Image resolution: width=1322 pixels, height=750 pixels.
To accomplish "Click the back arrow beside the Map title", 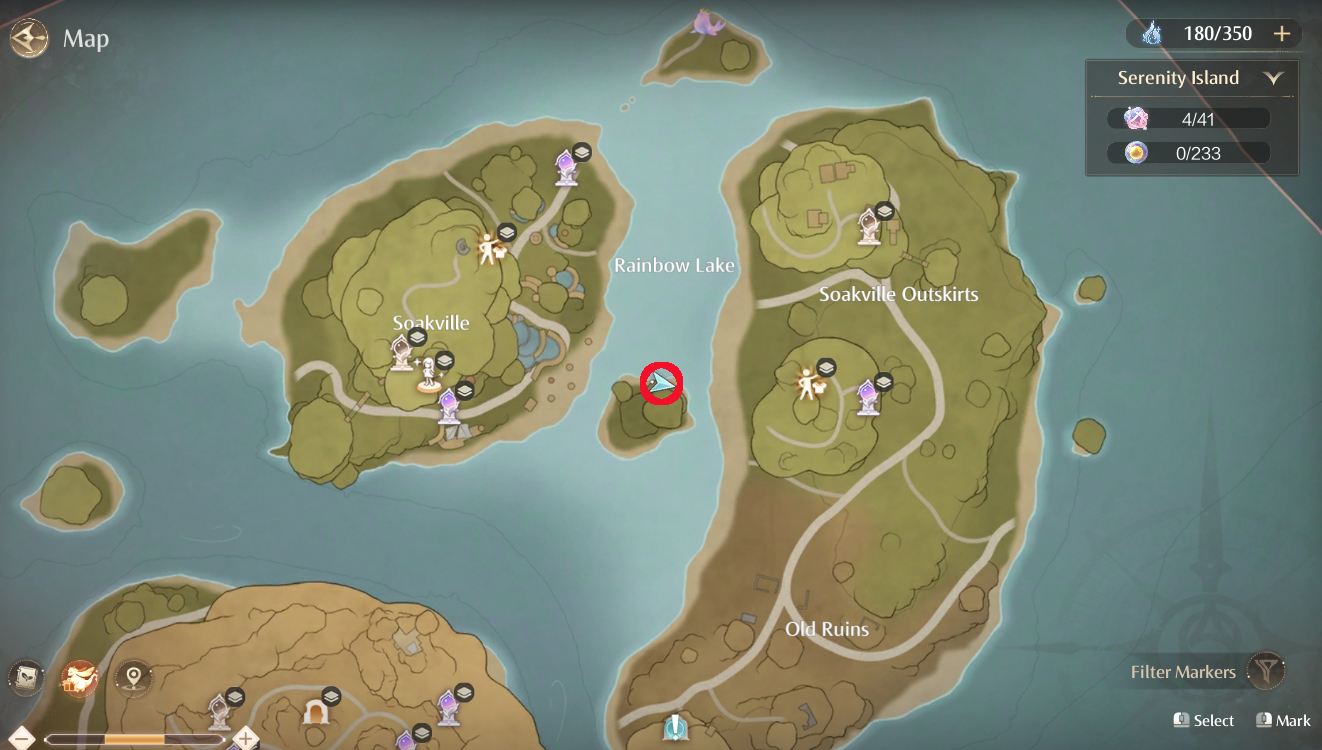I will [x=29, y=38].
